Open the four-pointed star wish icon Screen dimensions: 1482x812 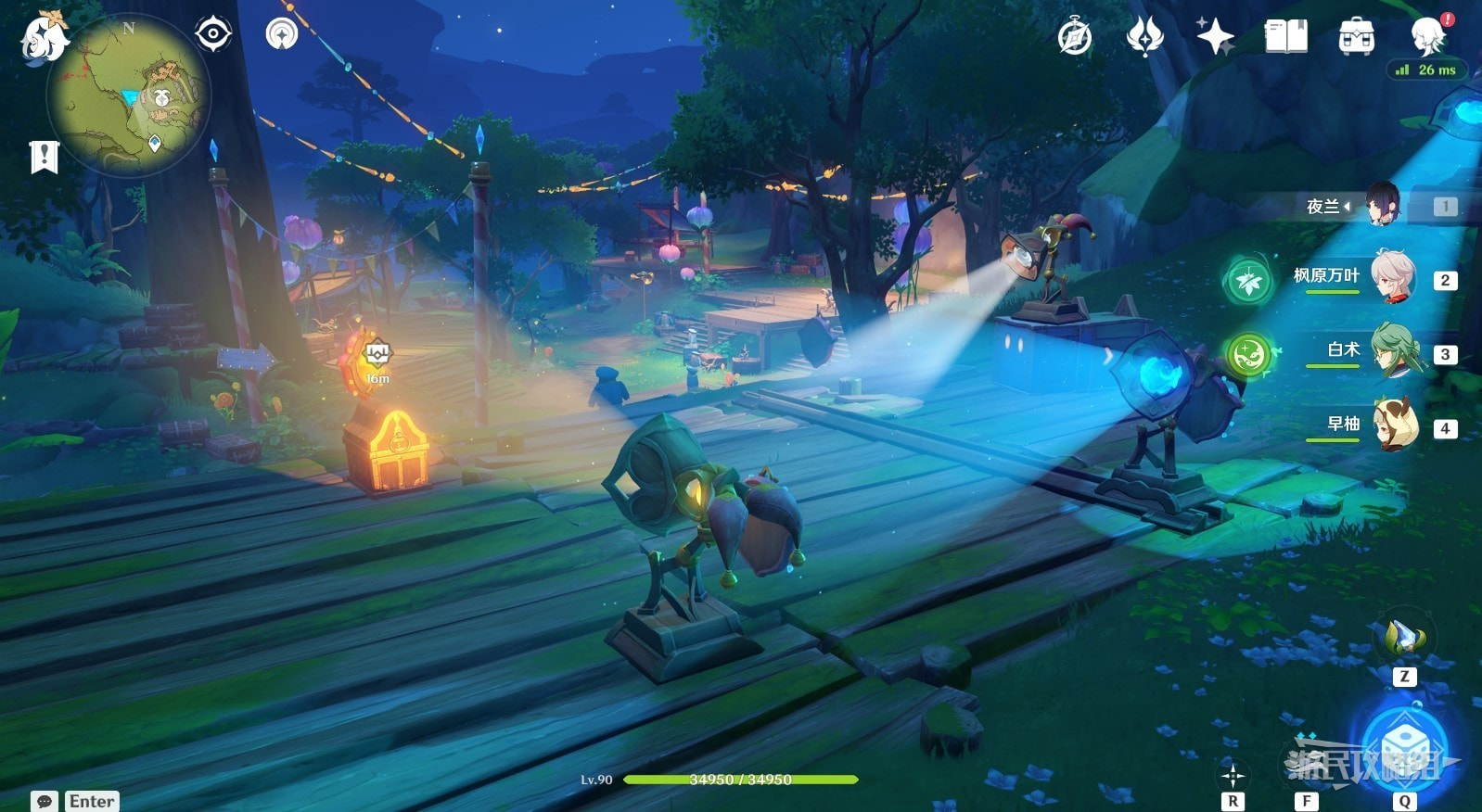[x=1214, y=37]
